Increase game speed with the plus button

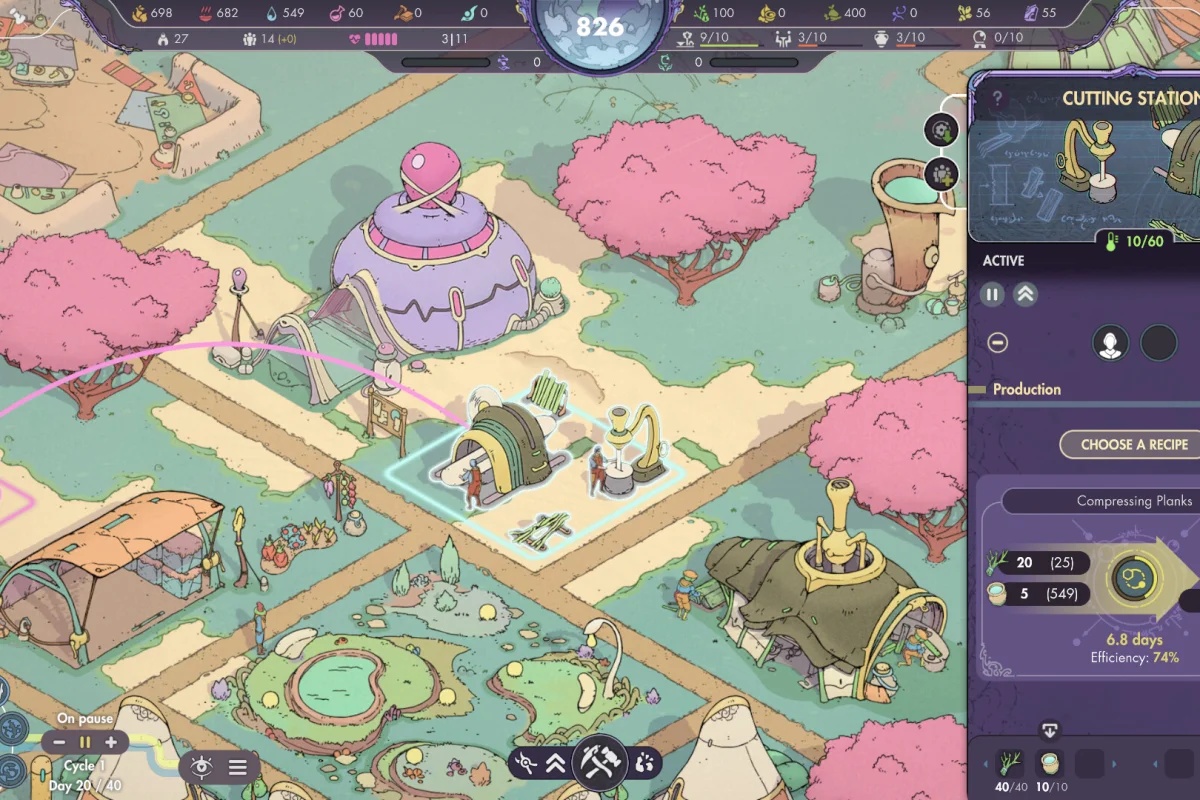[110, 742]
